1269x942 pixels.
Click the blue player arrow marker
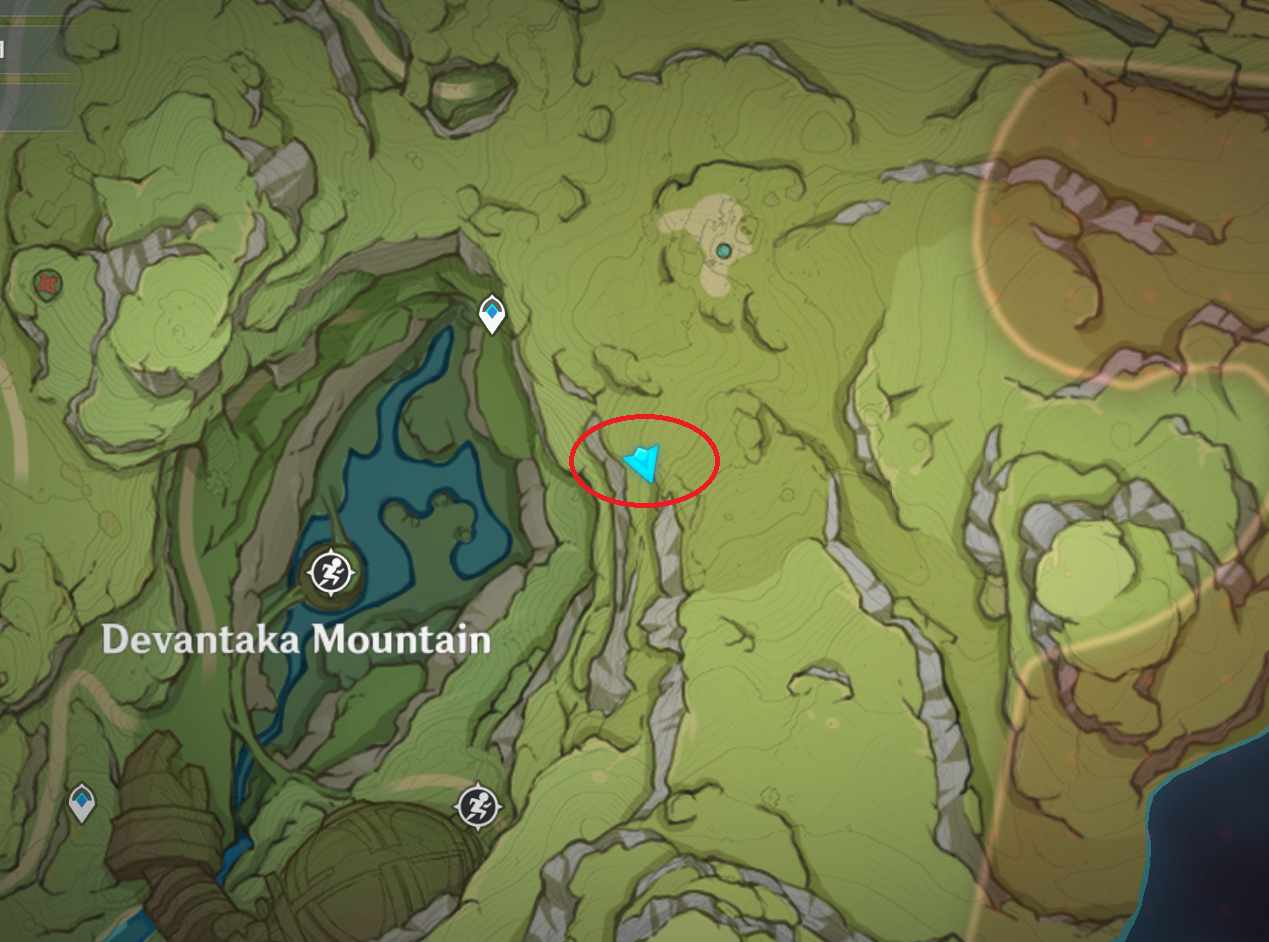(642, 463)
